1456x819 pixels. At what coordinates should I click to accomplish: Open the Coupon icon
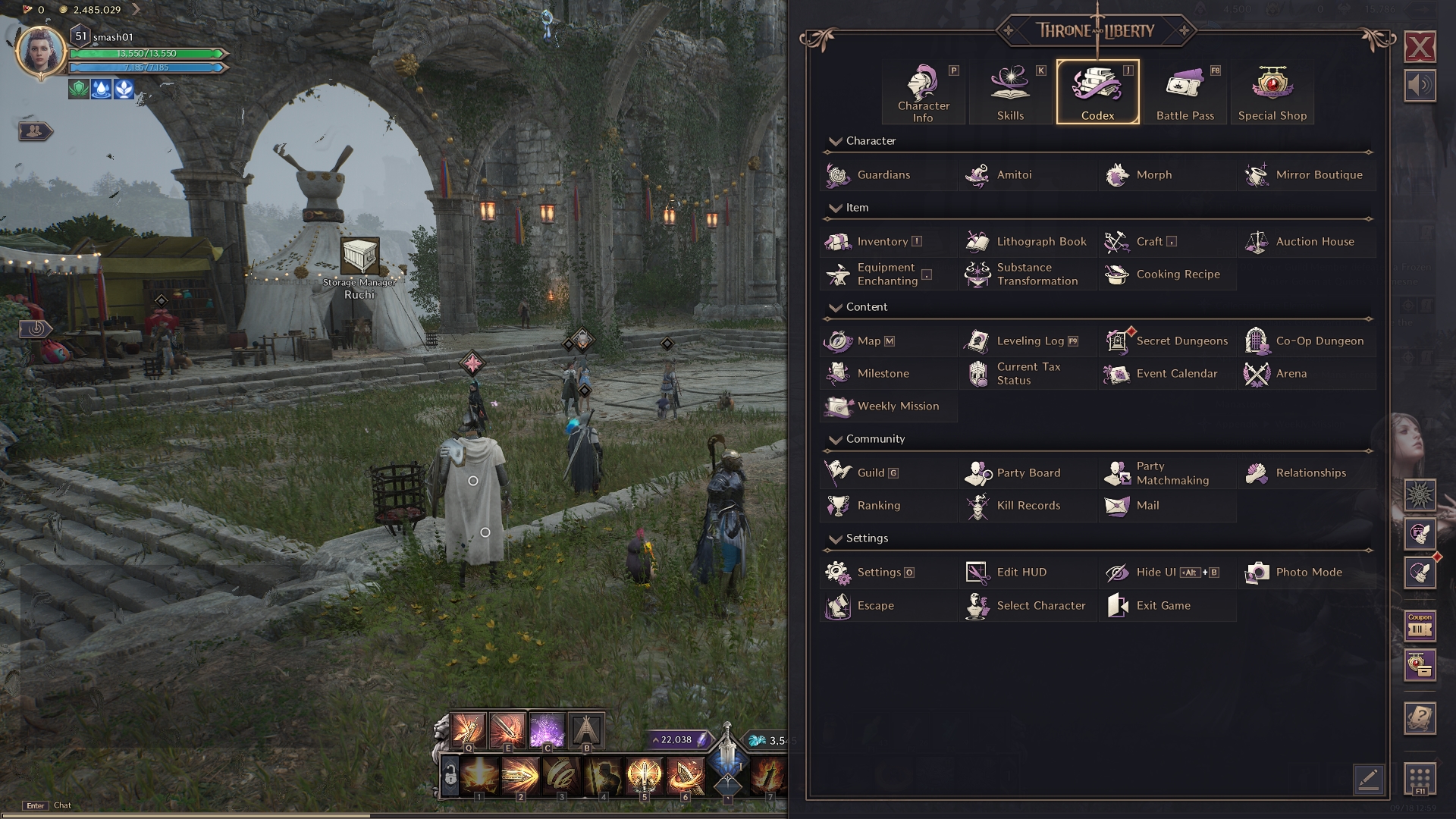[1420, 626]
